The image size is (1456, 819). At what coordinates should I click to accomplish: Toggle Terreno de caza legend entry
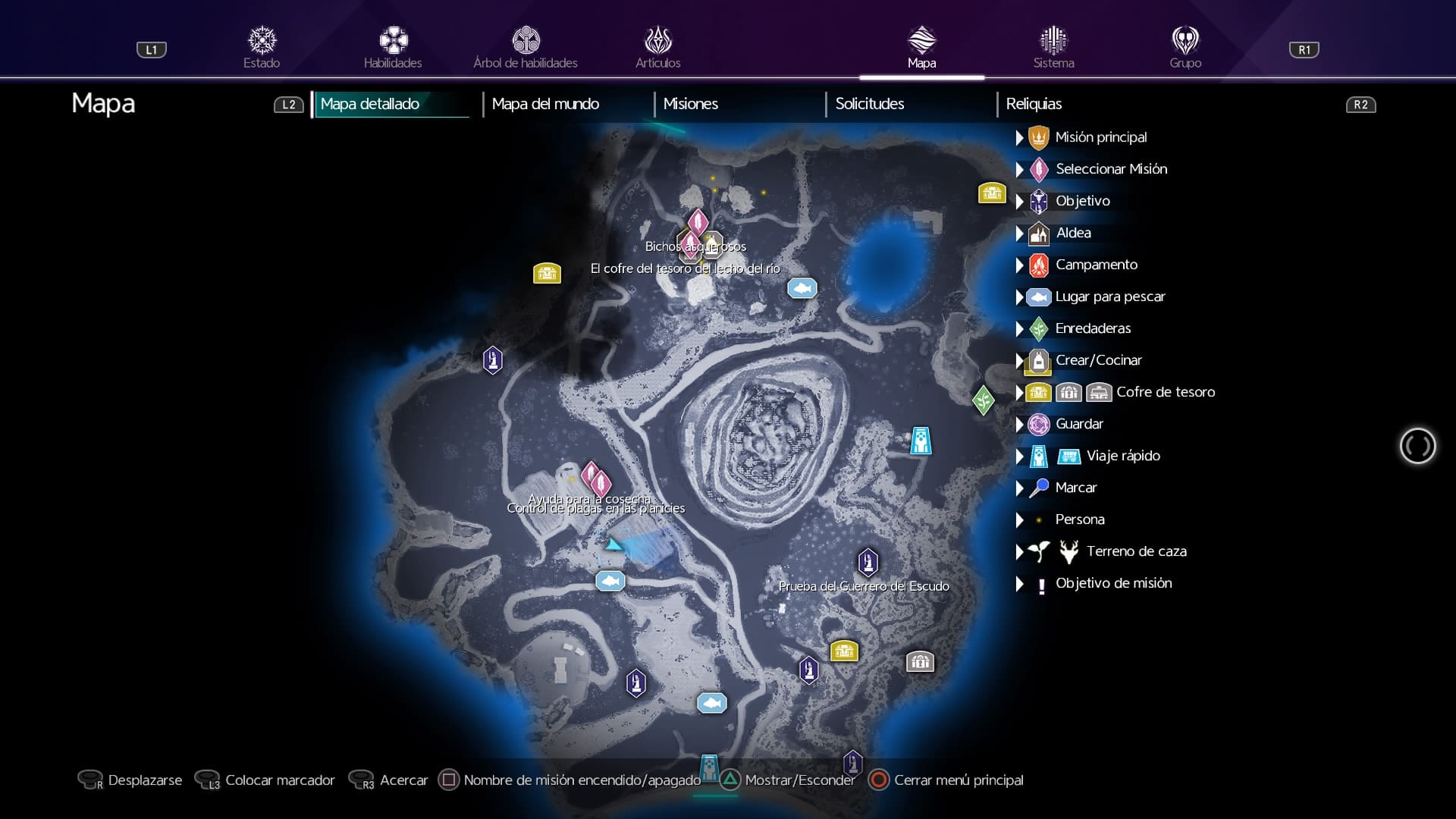click(1136, 551)
